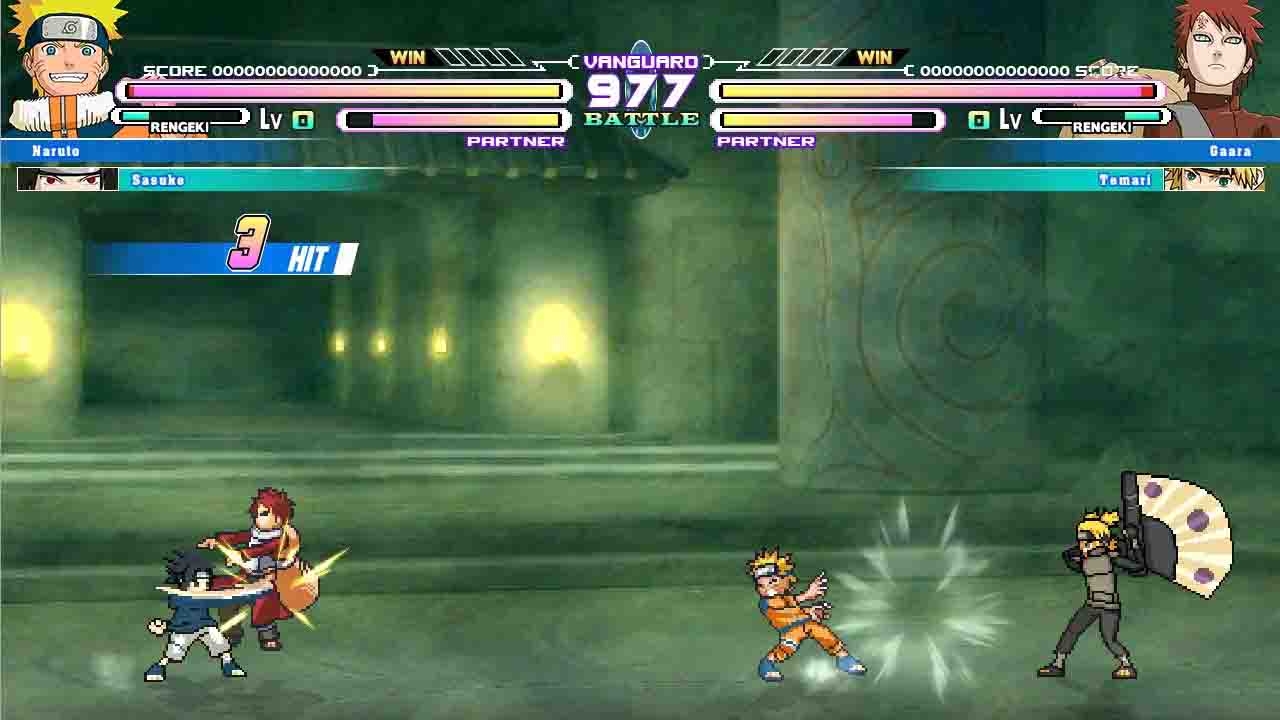1280x720 pixels.
Task: Click the VANGUARD BATTLE emblem
Action: 641,90
